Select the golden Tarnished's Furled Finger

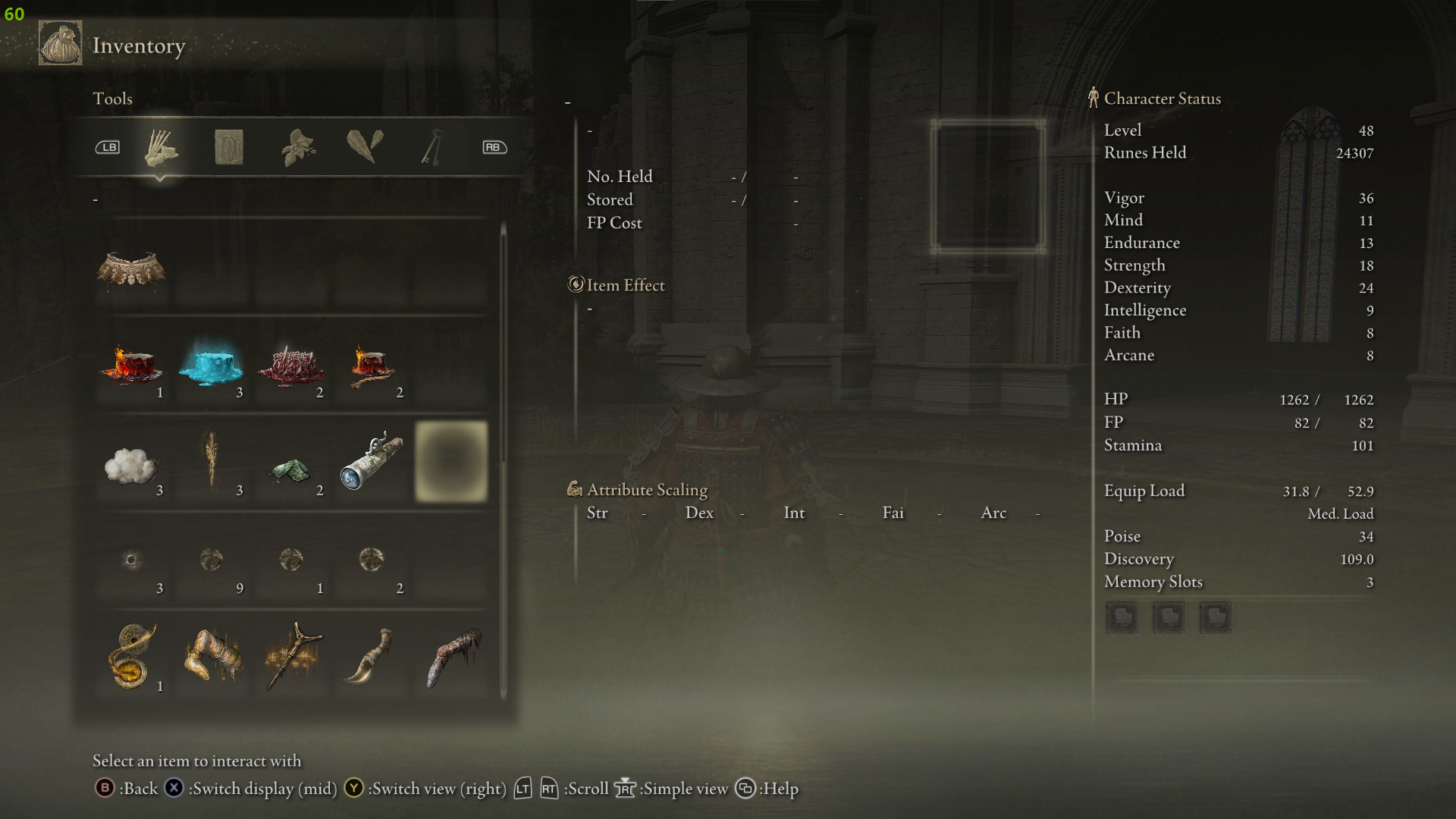[212, 657]
